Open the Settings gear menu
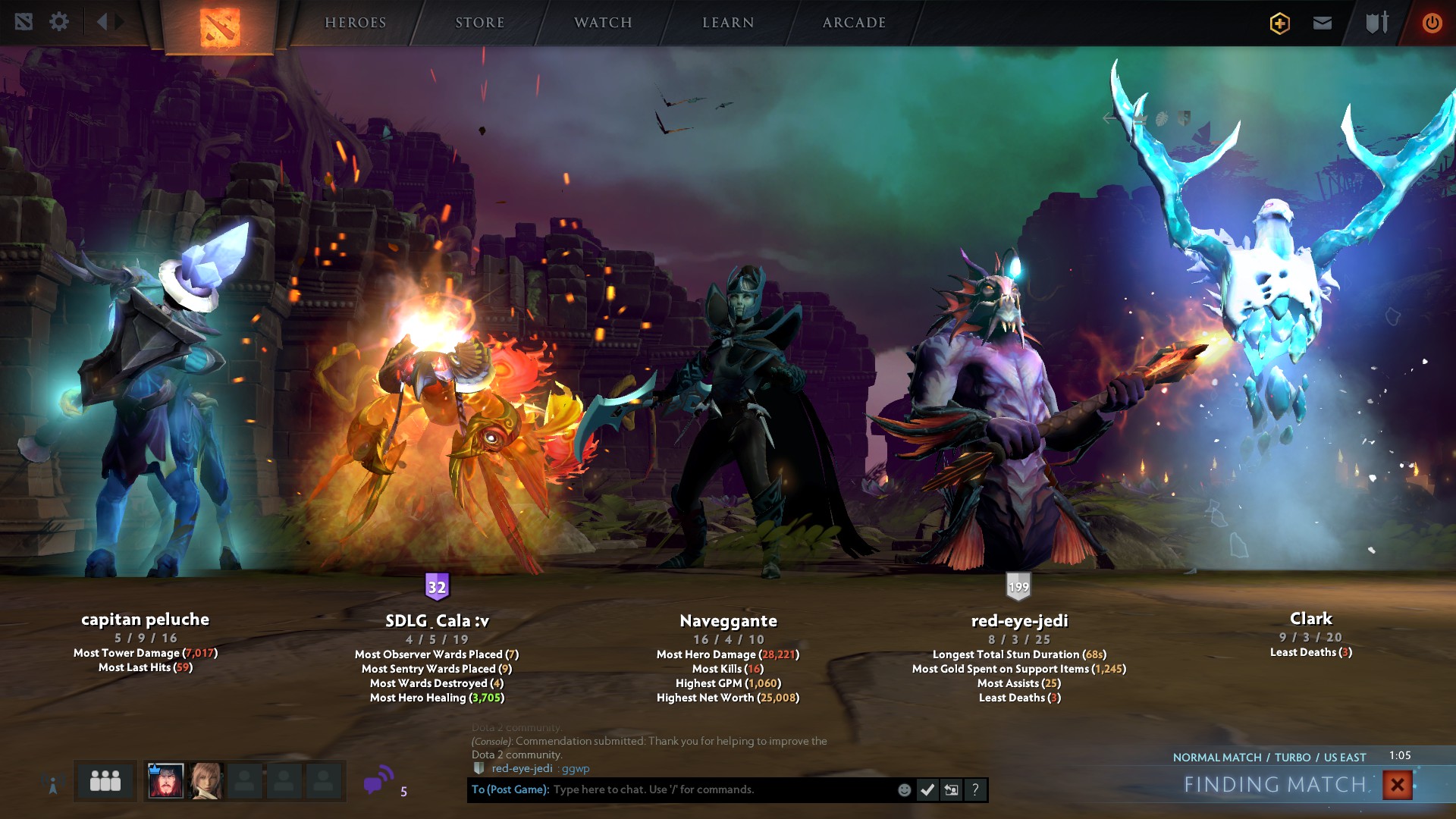 [x=59, y=22]
